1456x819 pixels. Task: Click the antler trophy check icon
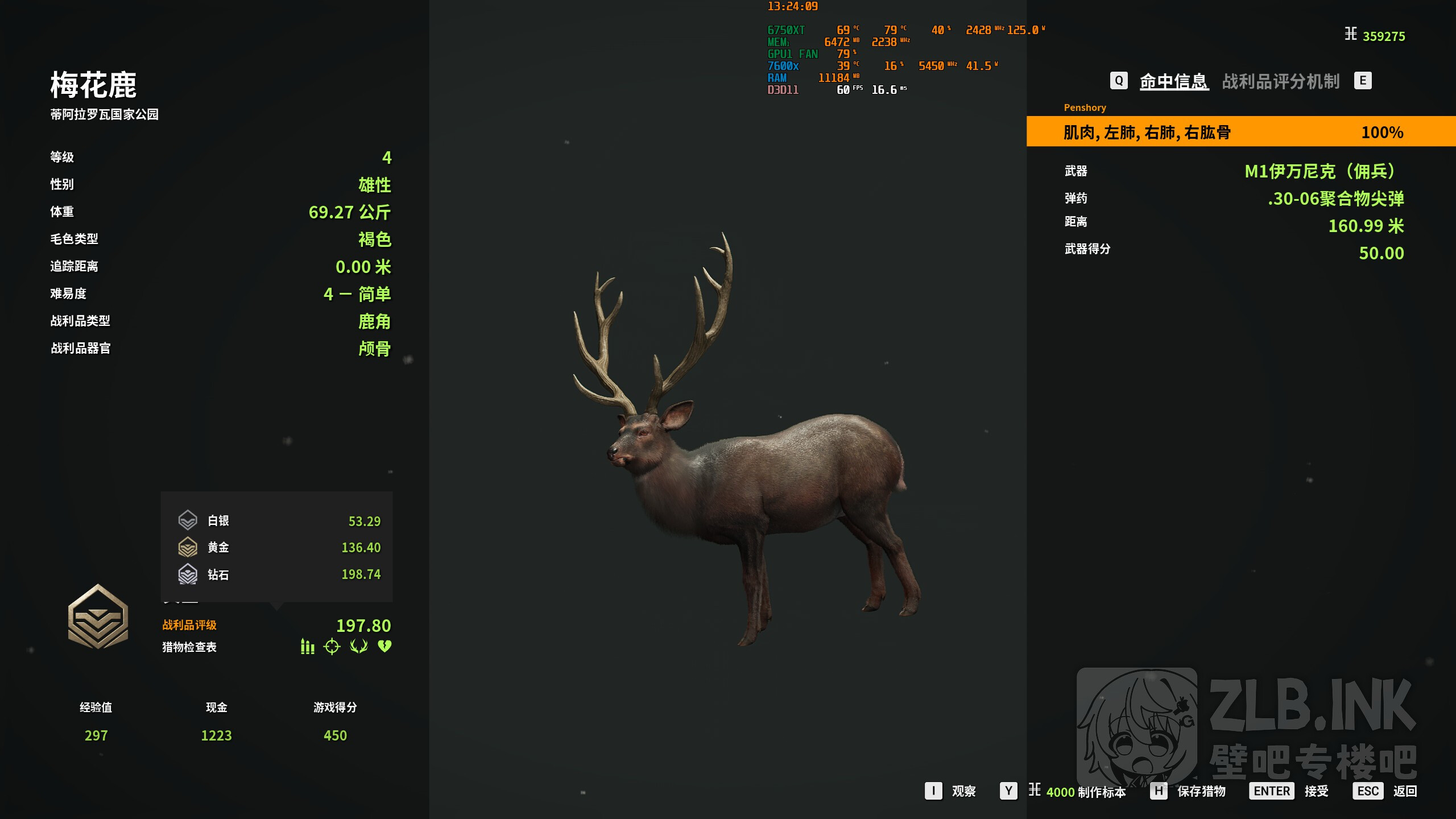(x=359, y=647)
